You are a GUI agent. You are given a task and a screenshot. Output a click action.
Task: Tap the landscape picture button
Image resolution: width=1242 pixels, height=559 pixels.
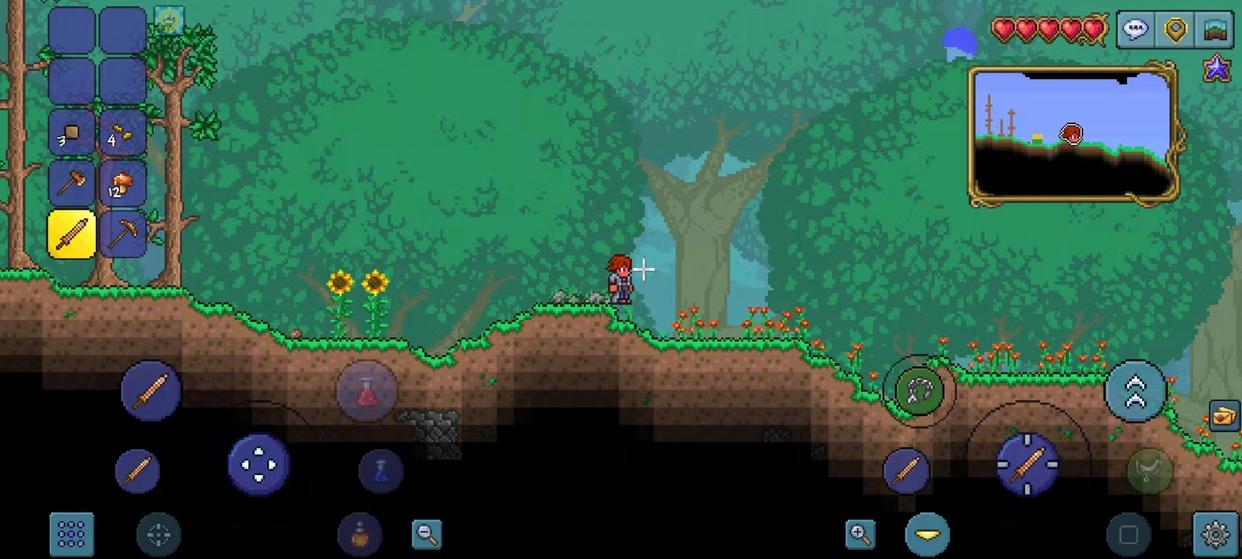(x=1215, y=29)
